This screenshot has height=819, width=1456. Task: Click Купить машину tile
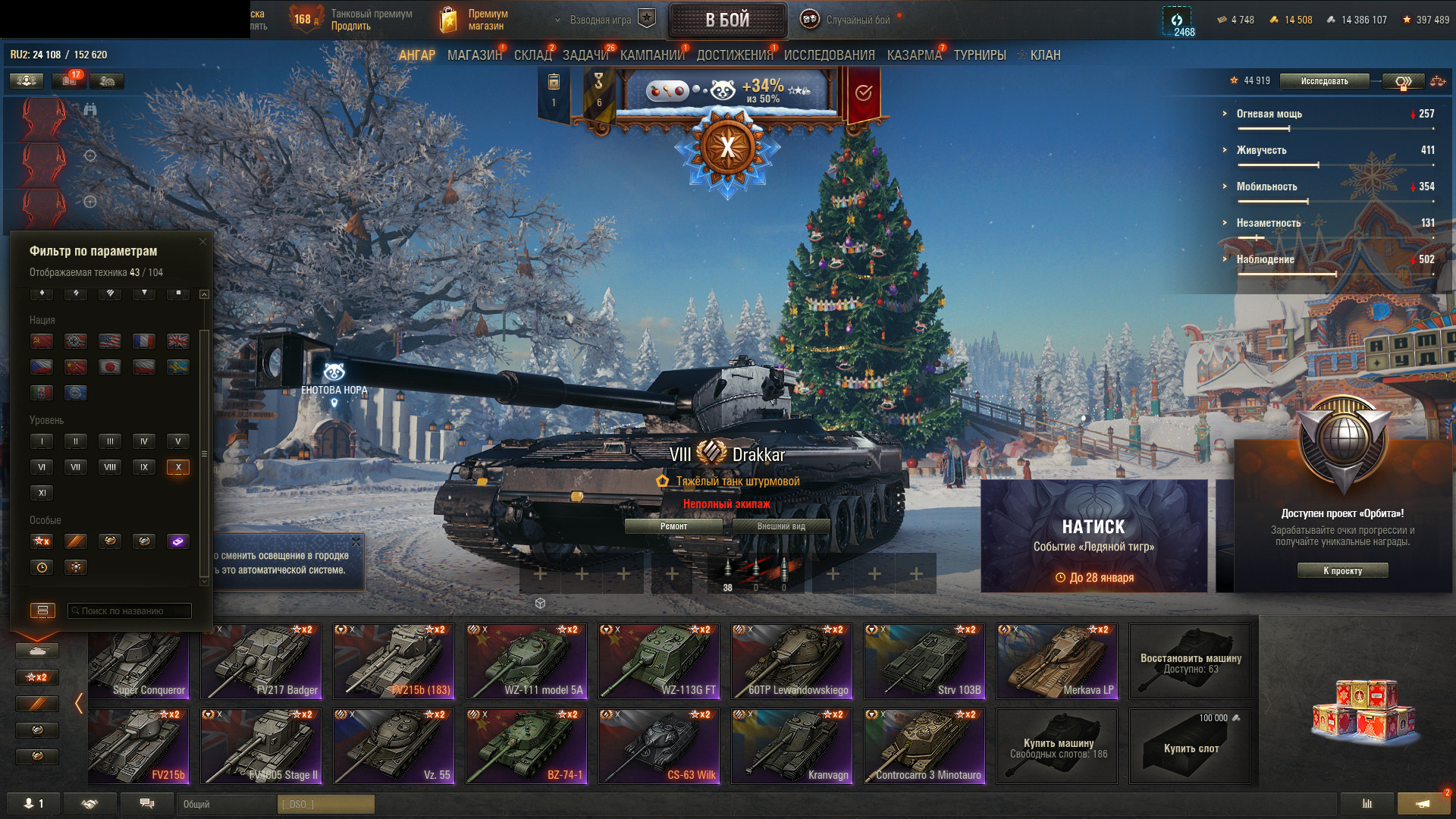1057,746
